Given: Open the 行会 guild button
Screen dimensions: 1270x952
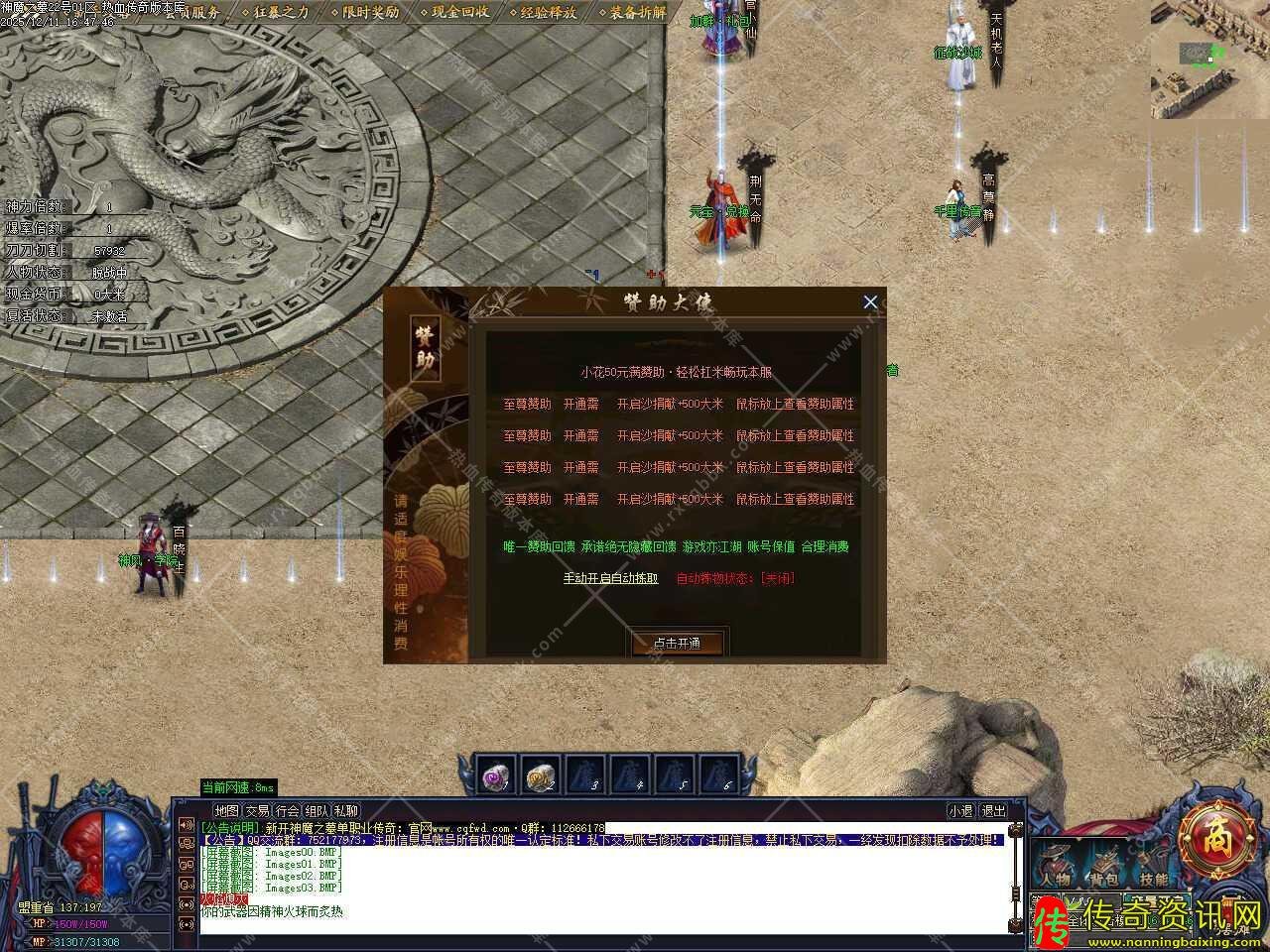Looking at the screenshot, I should point(287,810).
